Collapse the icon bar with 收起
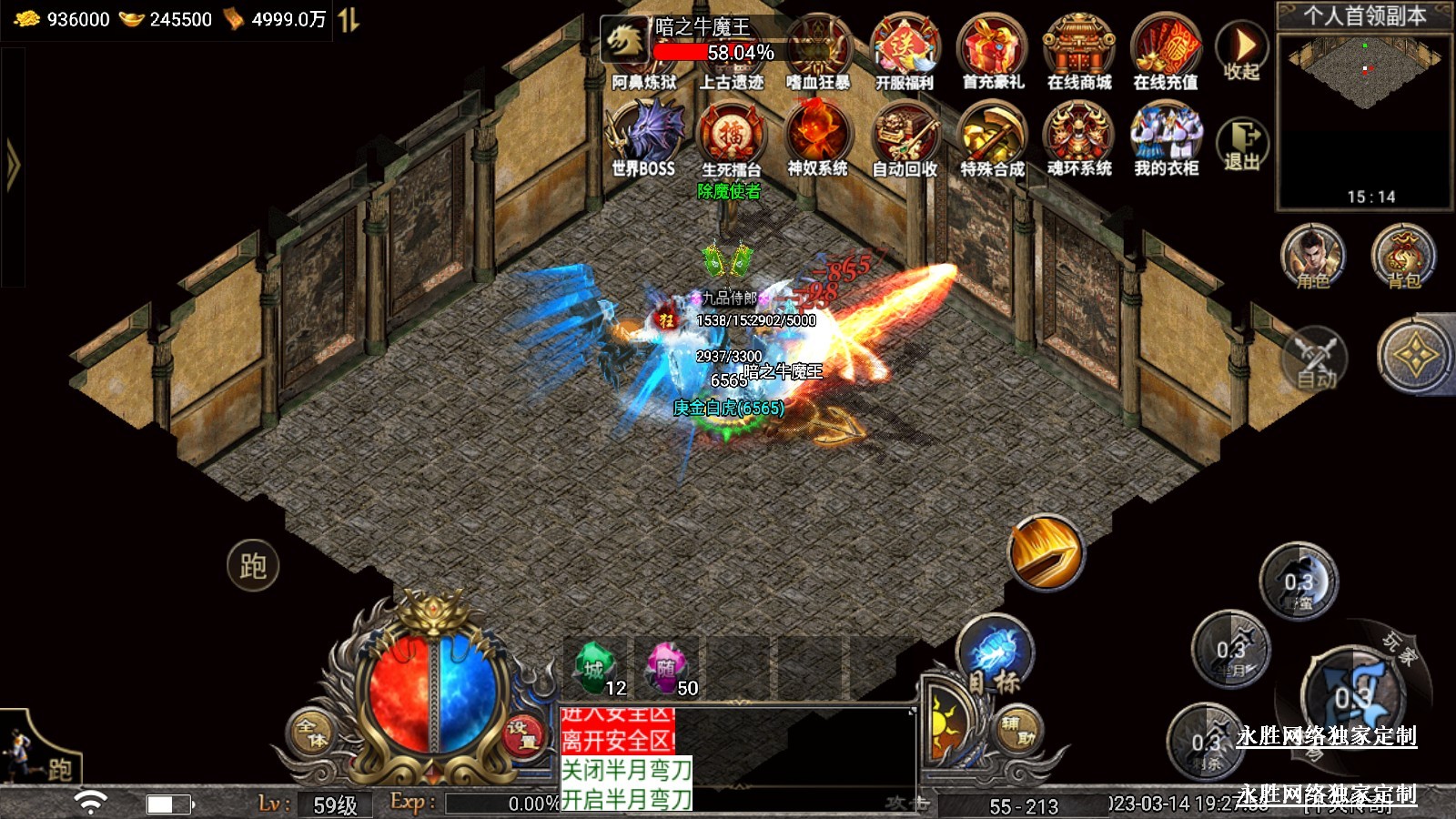This screenshot has width=1456, height=819. [x=1242, y=51]
